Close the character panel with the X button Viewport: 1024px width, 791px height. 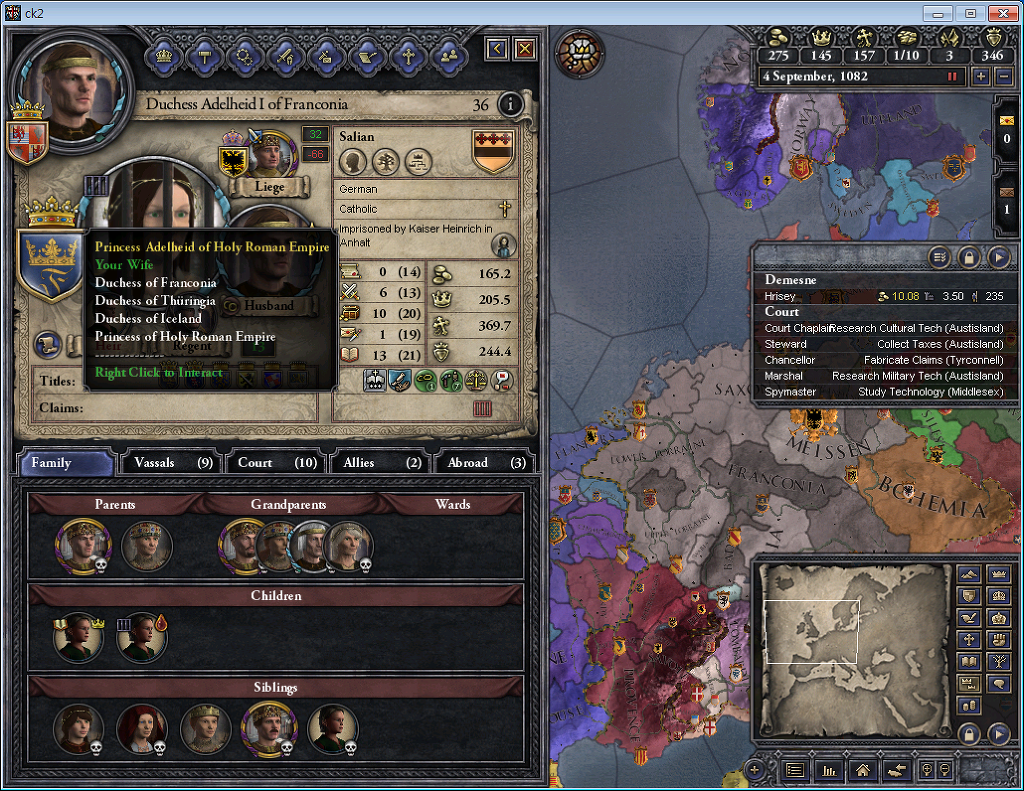(524, 48)
